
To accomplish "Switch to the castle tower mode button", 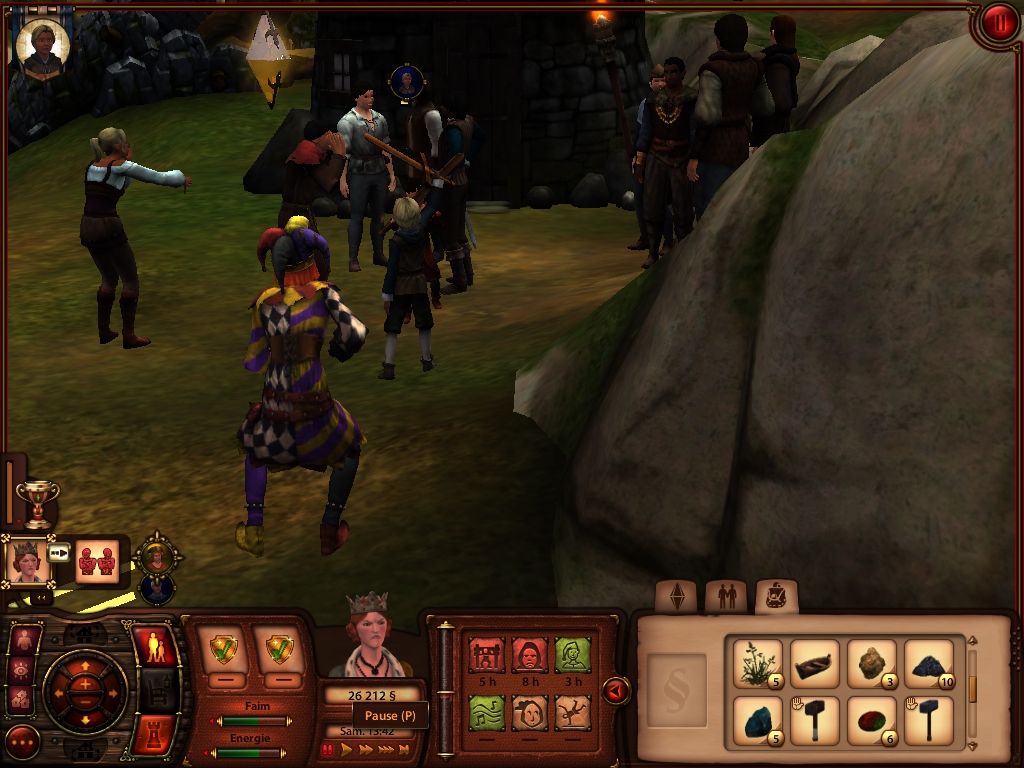I will pos(154,734).
